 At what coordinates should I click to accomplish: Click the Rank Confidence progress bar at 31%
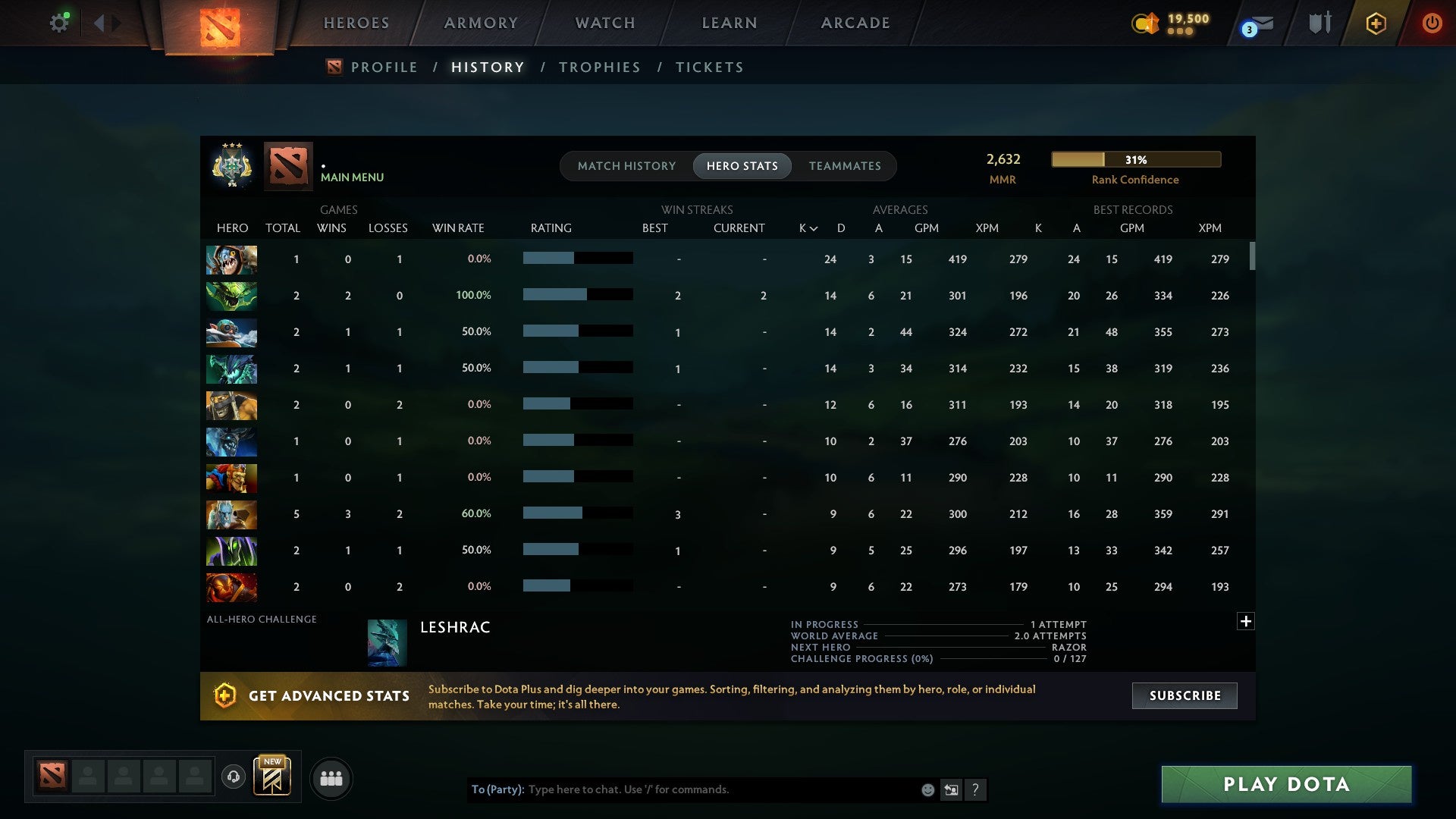pos(1135,159)
